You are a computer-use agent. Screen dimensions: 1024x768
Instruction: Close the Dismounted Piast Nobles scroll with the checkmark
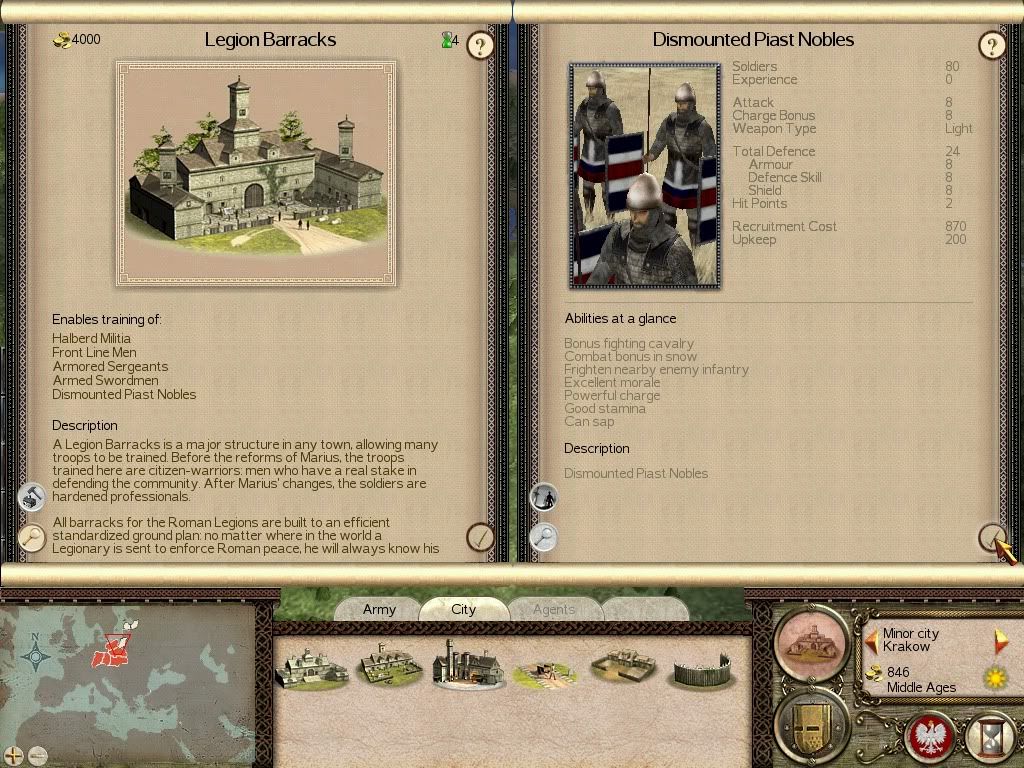(991, 537)
